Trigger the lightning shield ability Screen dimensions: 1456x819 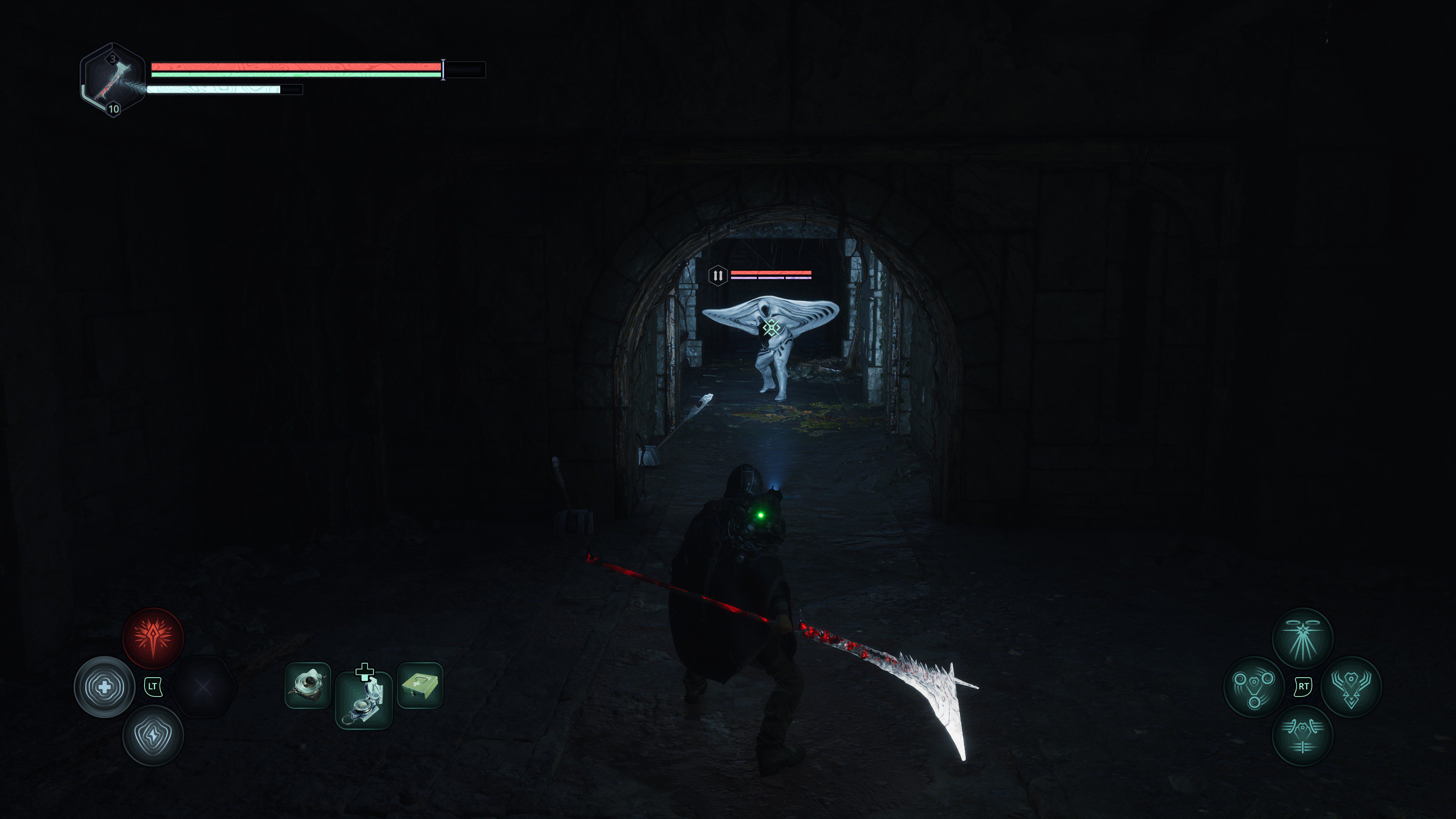tap(153, 736)
